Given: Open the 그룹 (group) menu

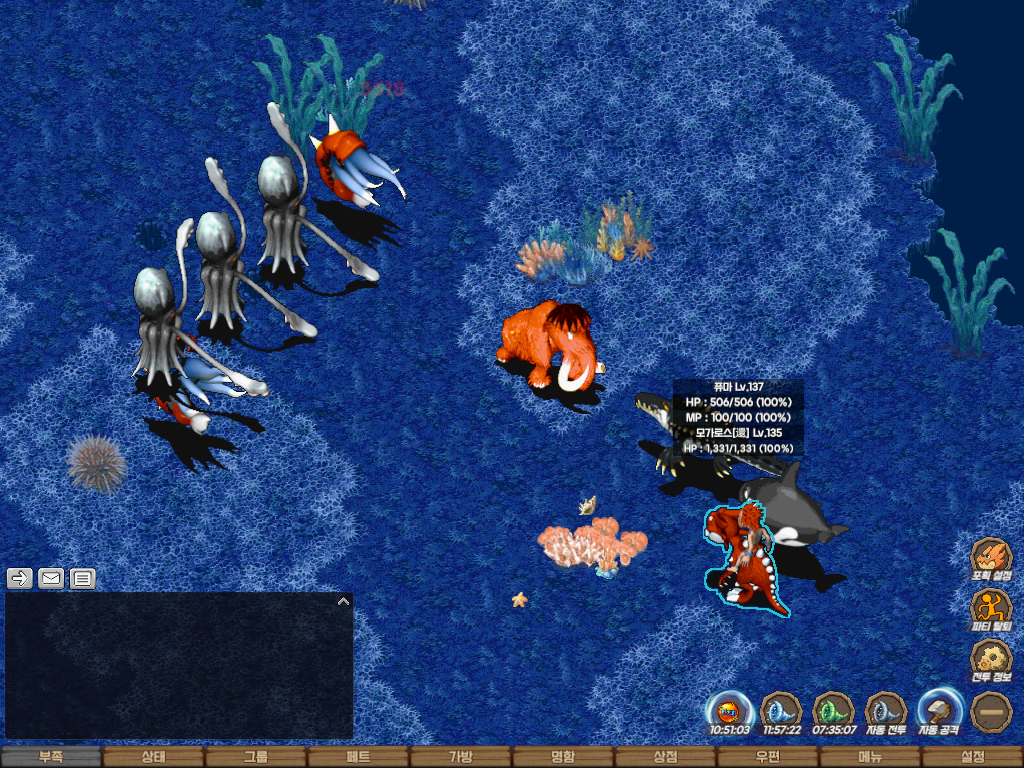Looking at the screenshot, I should (255, 757).
